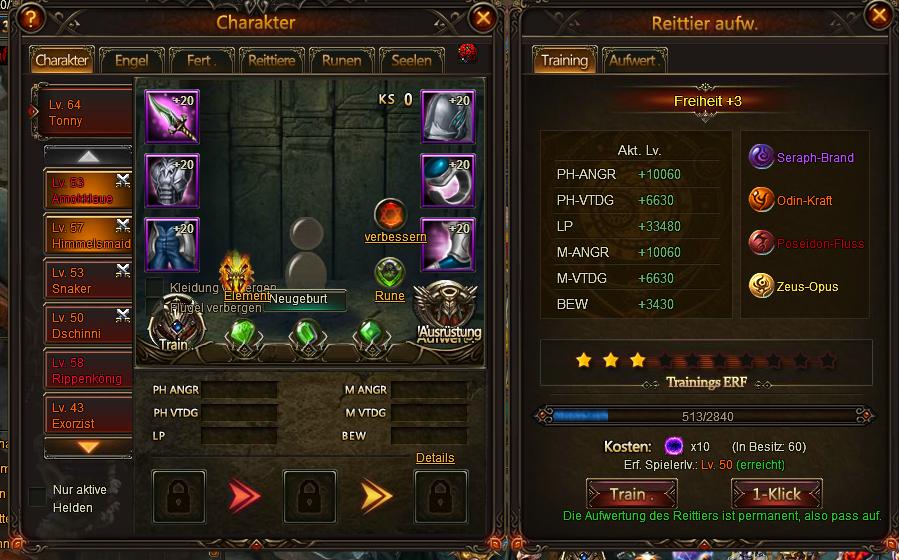
Task: Select the +20 dagger weapon slot
Action: [172, 117]
